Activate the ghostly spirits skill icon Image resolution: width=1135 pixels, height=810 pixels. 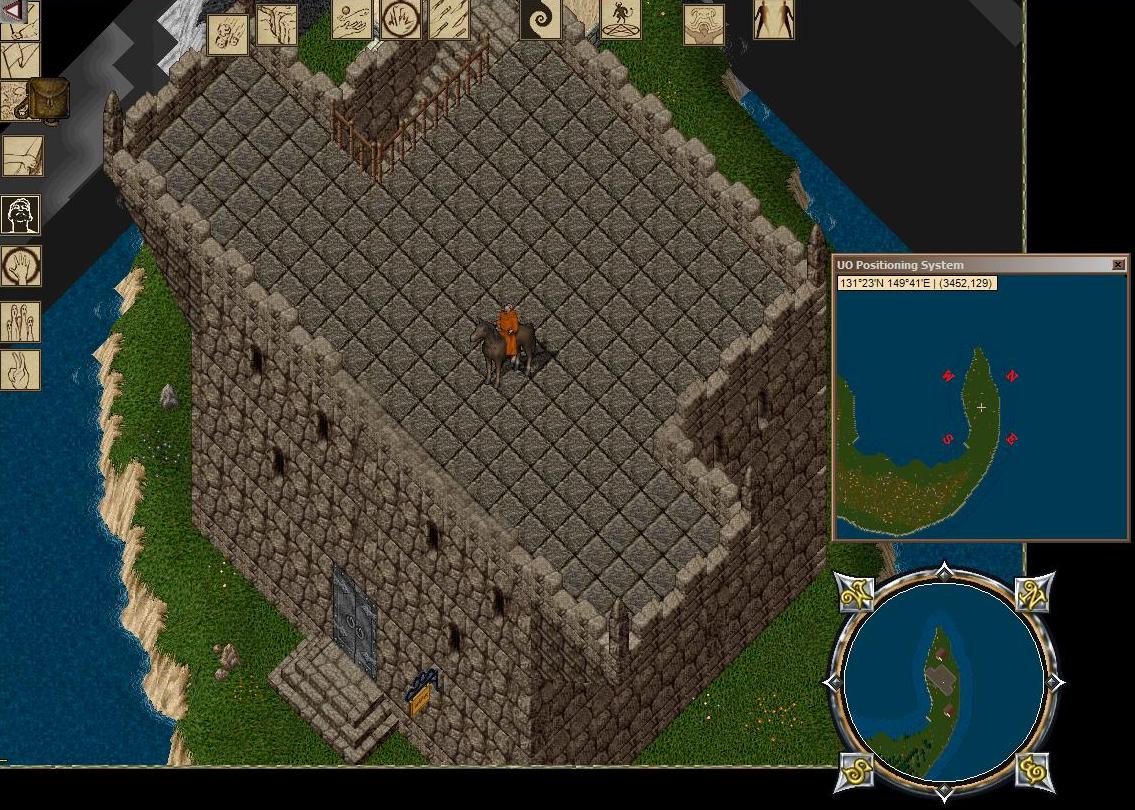point(21,322)
